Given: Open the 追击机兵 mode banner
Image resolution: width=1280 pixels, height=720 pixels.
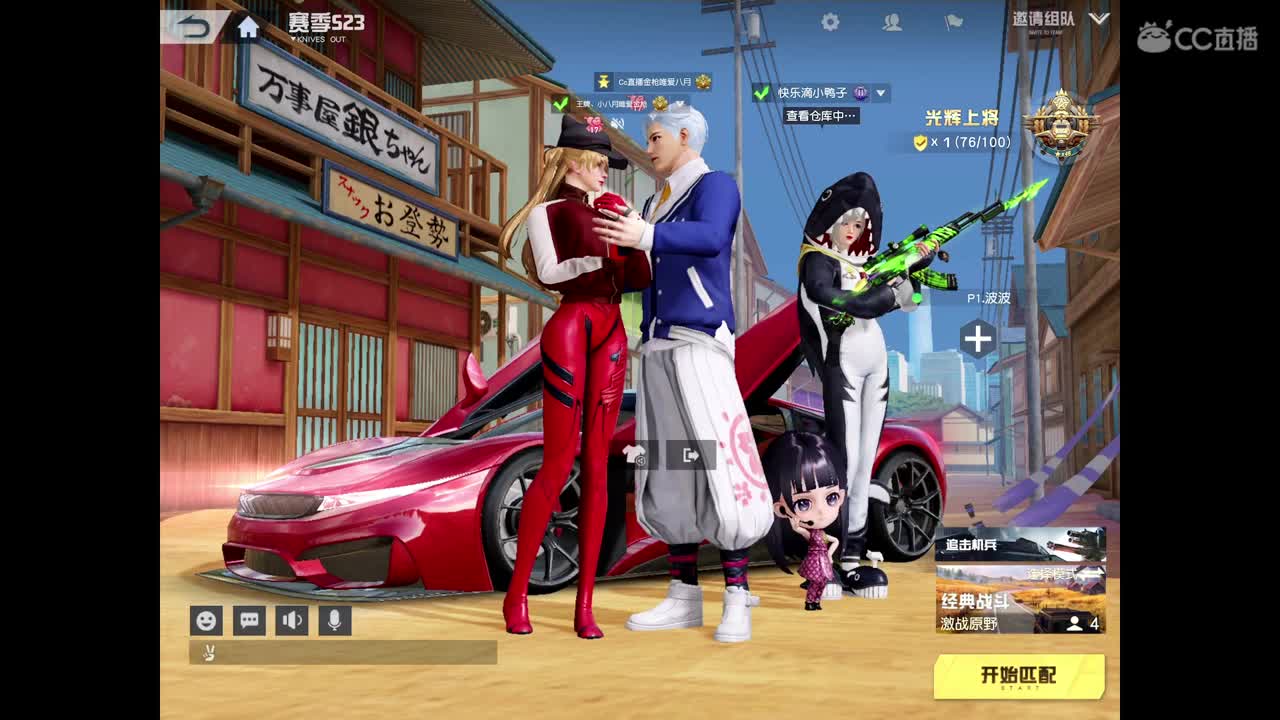Looking at the screenshot, I should 1020,545.
